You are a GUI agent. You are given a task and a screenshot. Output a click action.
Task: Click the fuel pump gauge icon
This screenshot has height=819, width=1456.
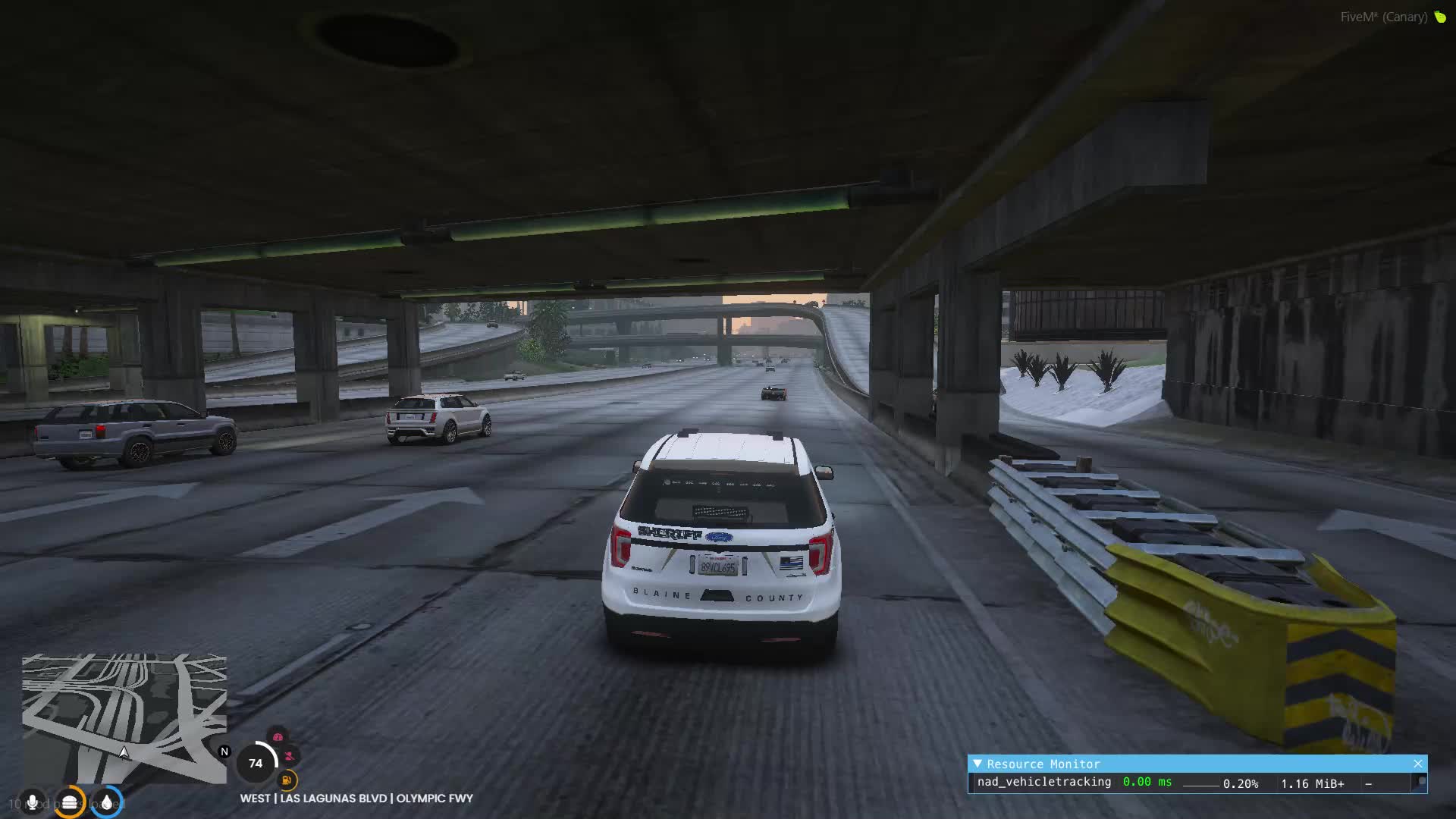point(287,780)
